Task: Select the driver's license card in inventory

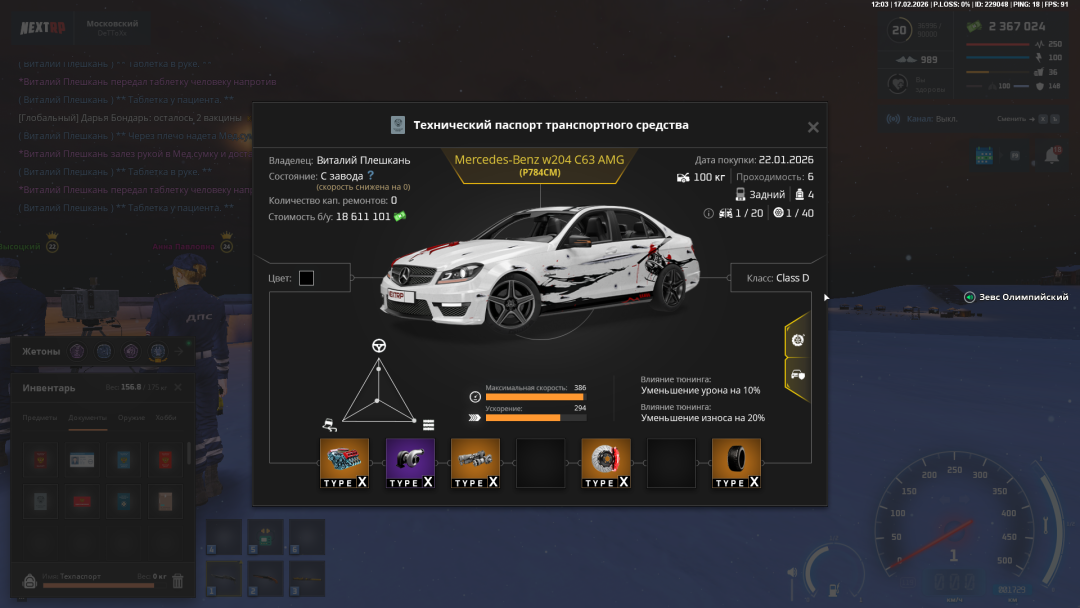Action: (x=82, y=460)
